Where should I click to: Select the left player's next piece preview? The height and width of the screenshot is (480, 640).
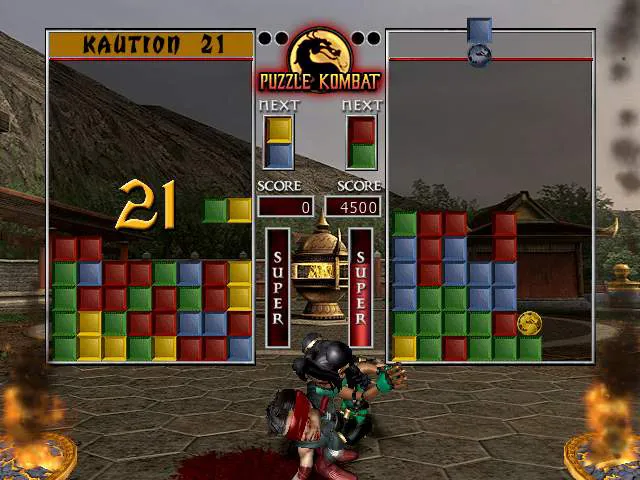(279, 142)
